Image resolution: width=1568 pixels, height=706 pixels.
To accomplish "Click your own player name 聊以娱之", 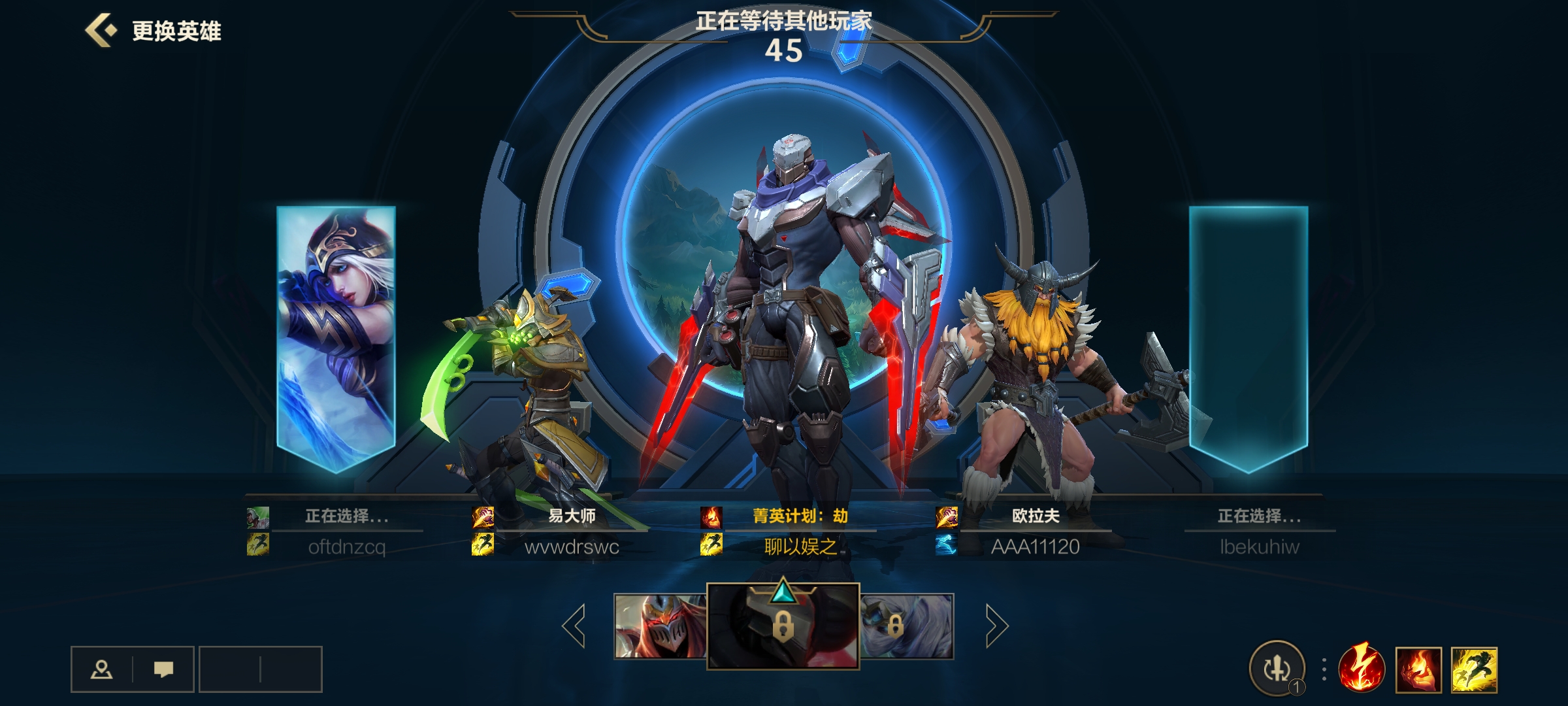I will coord(800,546).
